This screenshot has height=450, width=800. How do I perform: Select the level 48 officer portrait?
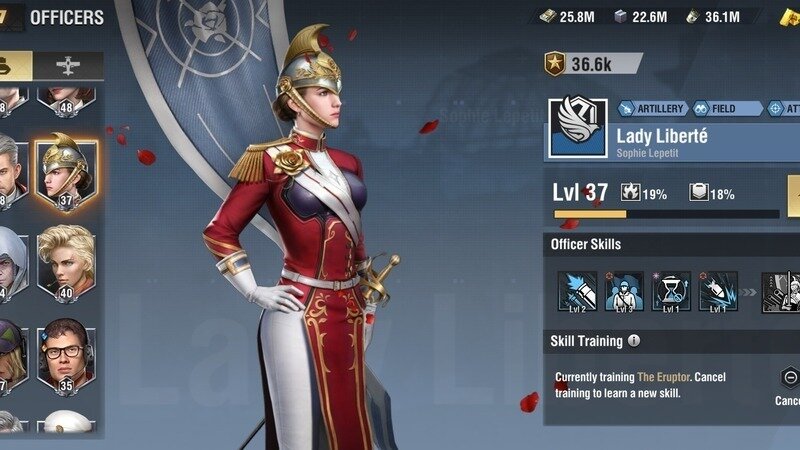pos(65,98)
